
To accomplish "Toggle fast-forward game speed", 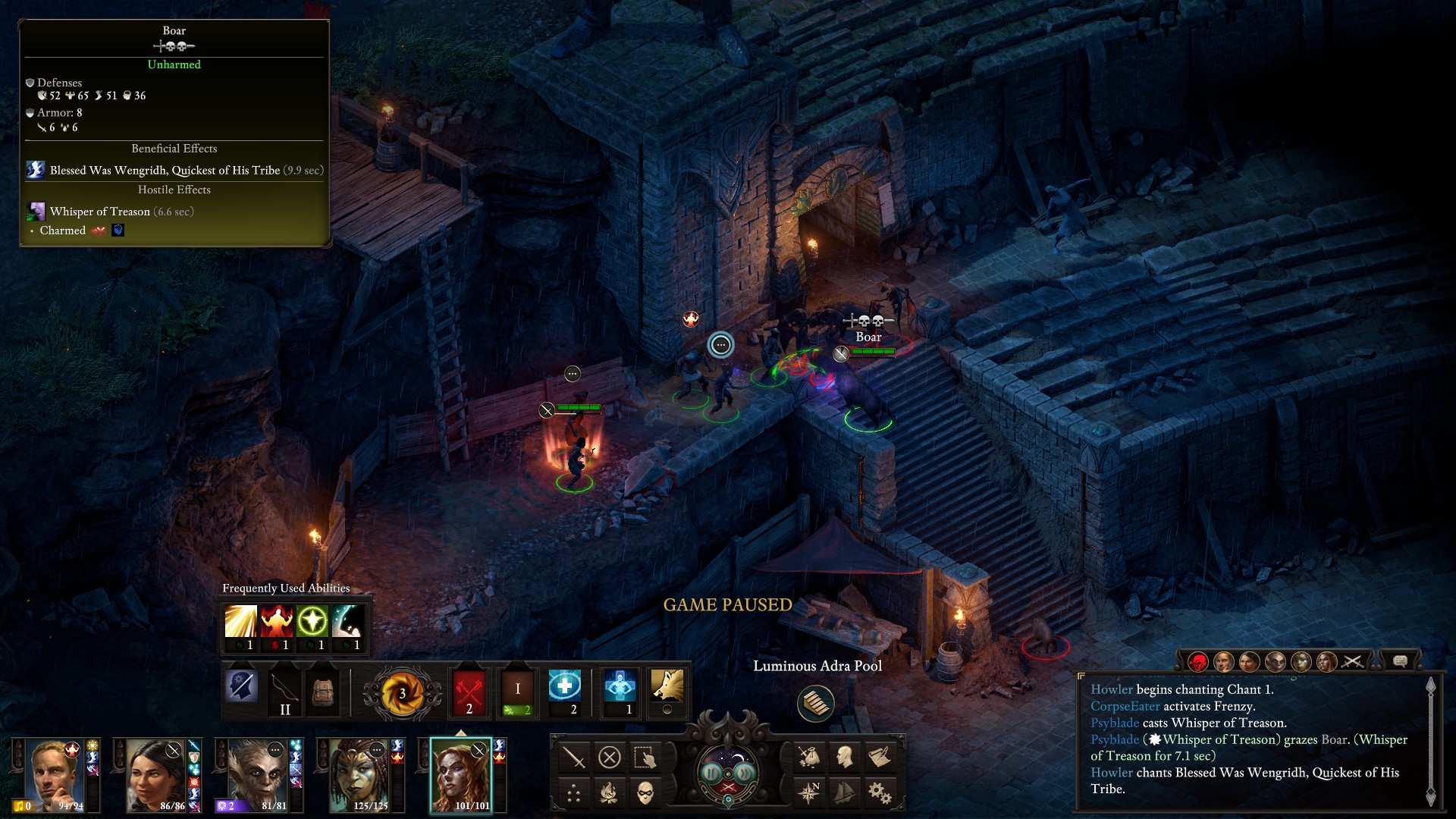I will tap(745, 773).
